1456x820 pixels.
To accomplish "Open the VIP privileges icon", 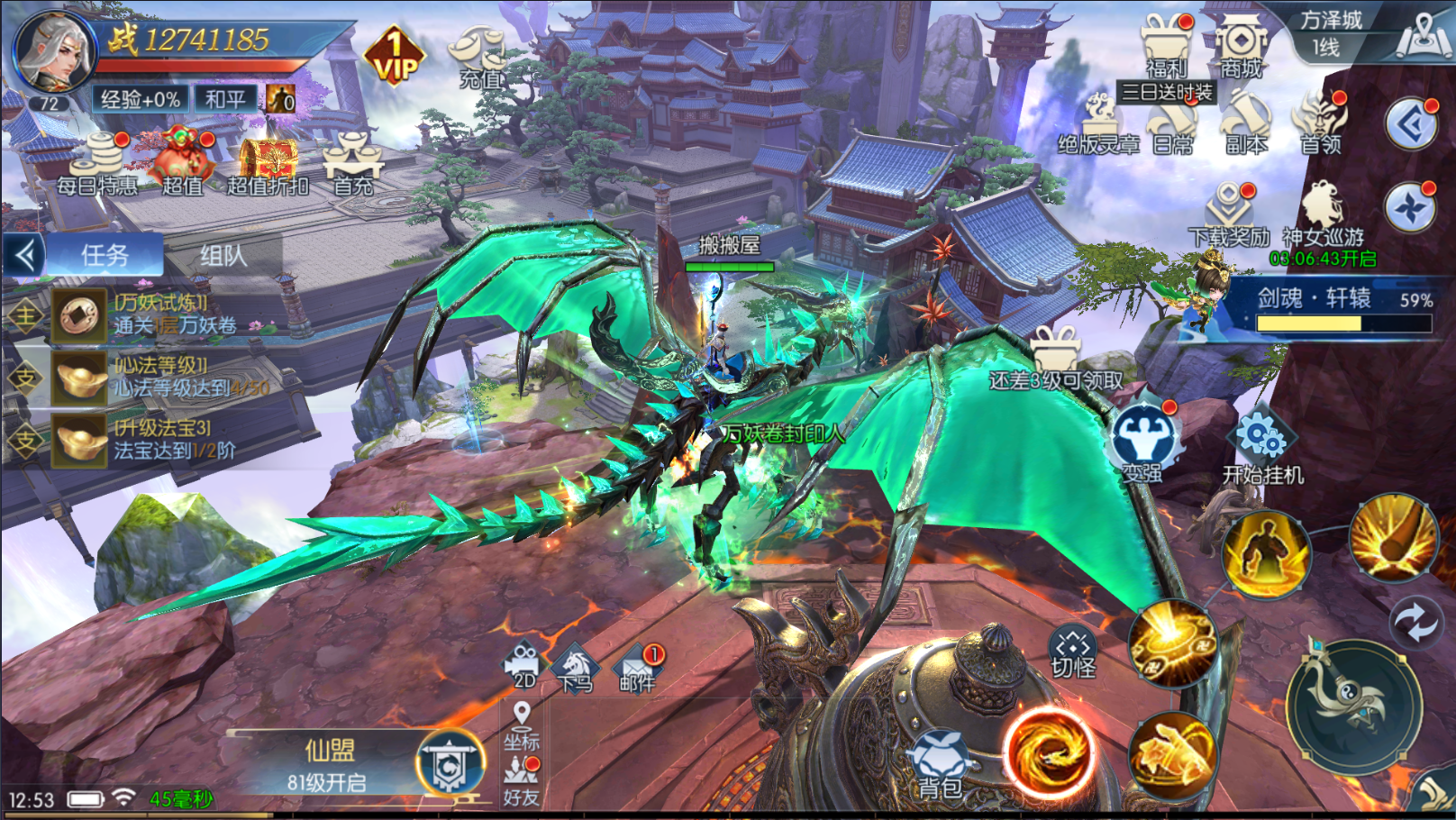I will [395, 57].
